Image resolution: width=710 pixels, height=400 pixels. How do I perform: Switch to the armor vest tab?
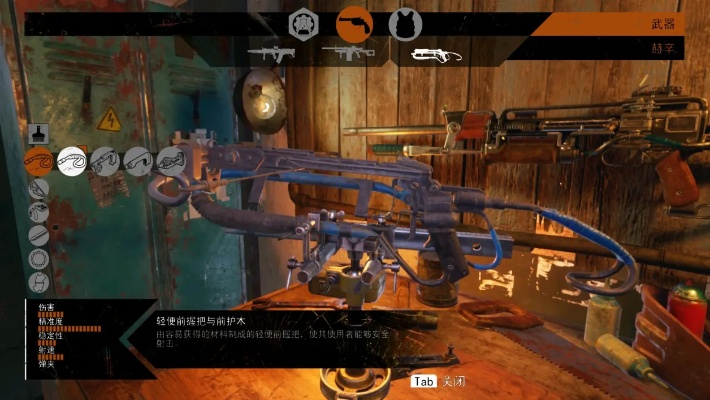405,24
